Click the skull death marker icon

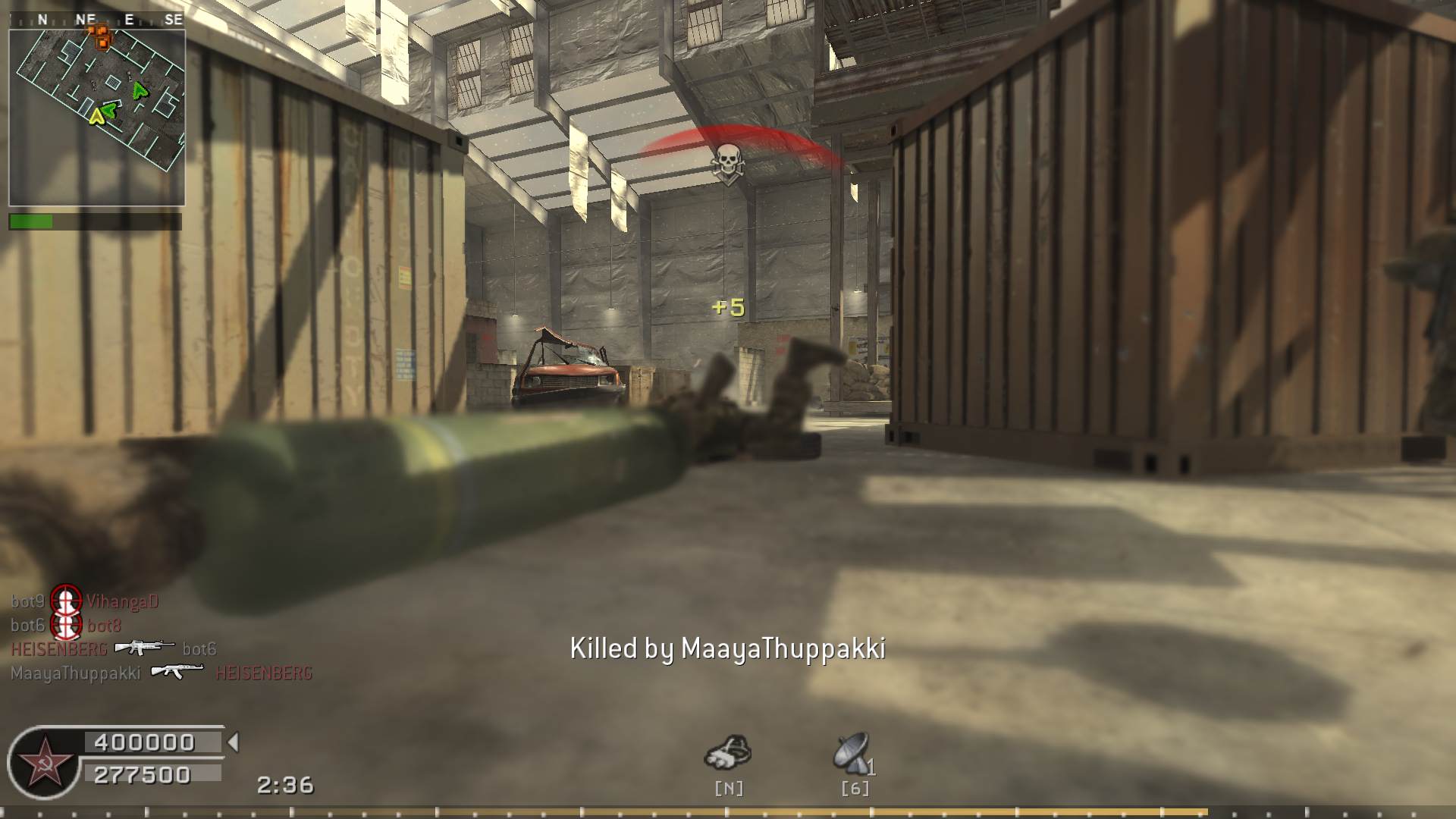(727, 164)
